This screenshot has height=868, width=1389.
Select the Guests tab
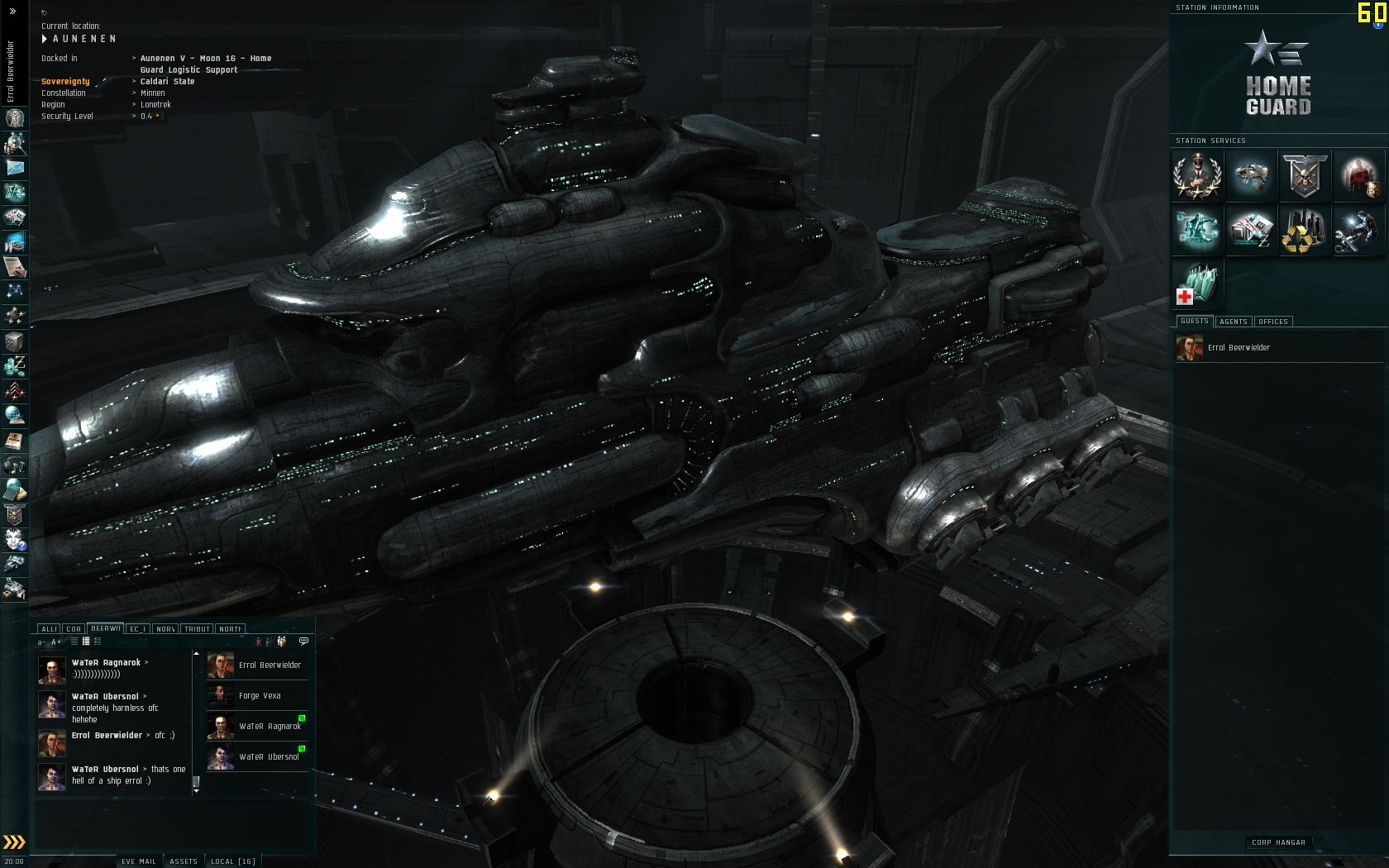[x=1194, y=321]
